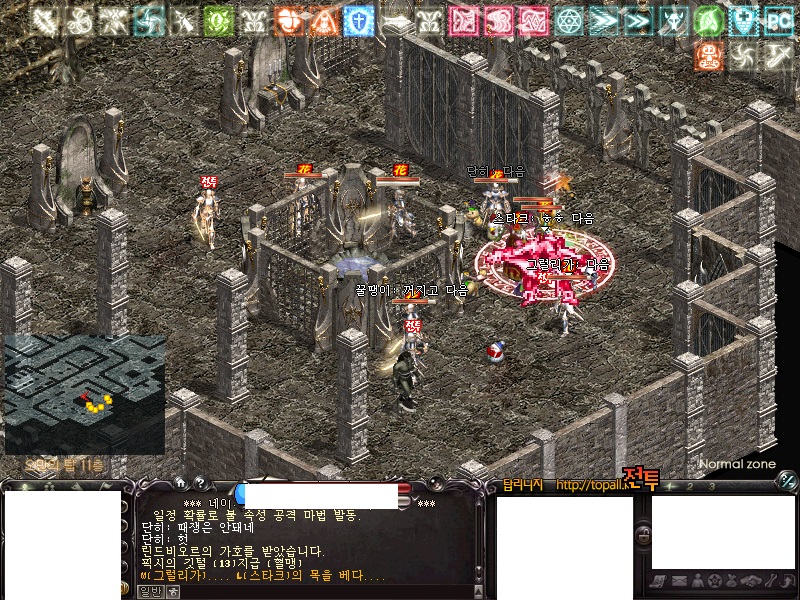
Task: Open the money pouch inventory icon
Action: coord(733,581)
